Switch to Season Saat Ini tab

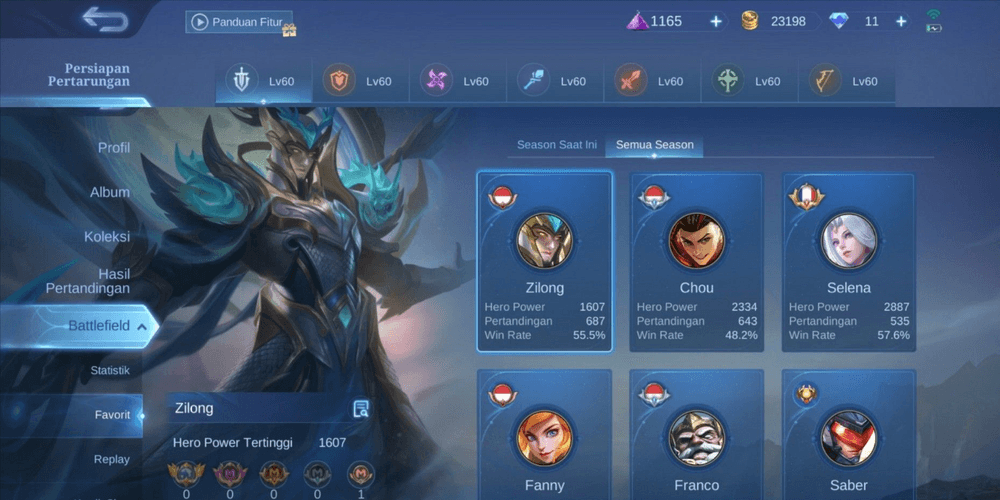(557, 145)
